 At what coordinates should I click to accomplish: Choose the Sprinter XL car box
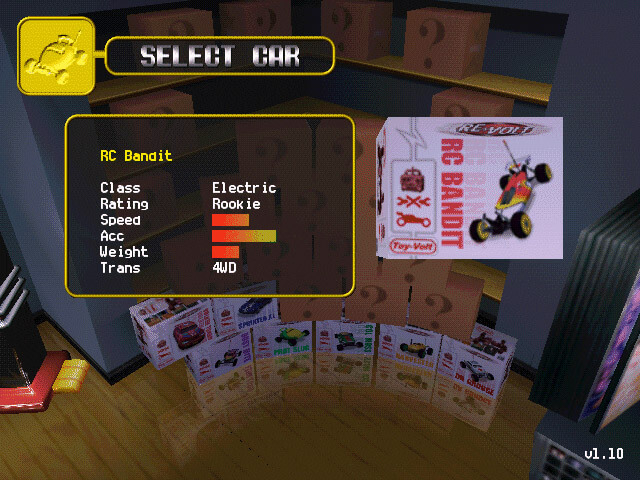246,313
